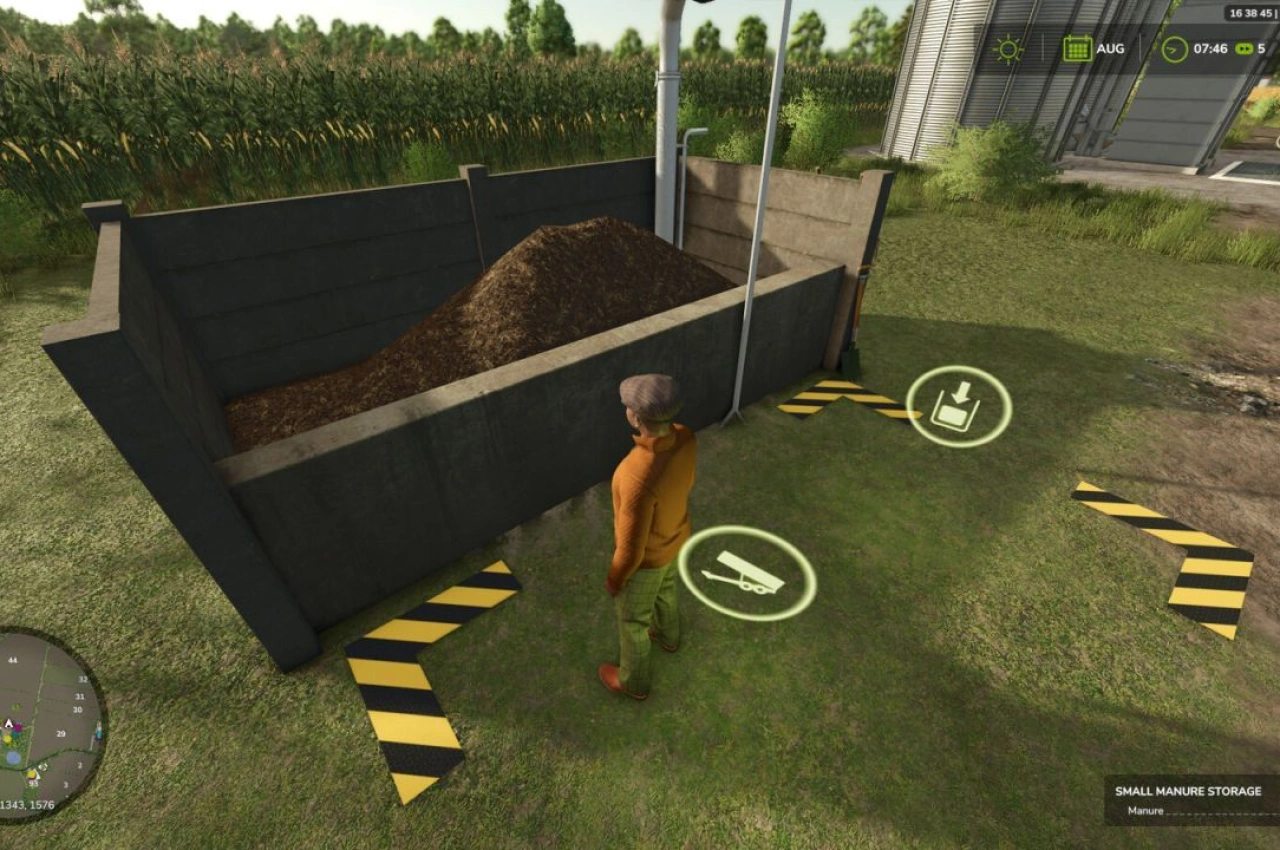Select the glowing trailer icon near the character
Screen dimensions: 1280x850
747,572
